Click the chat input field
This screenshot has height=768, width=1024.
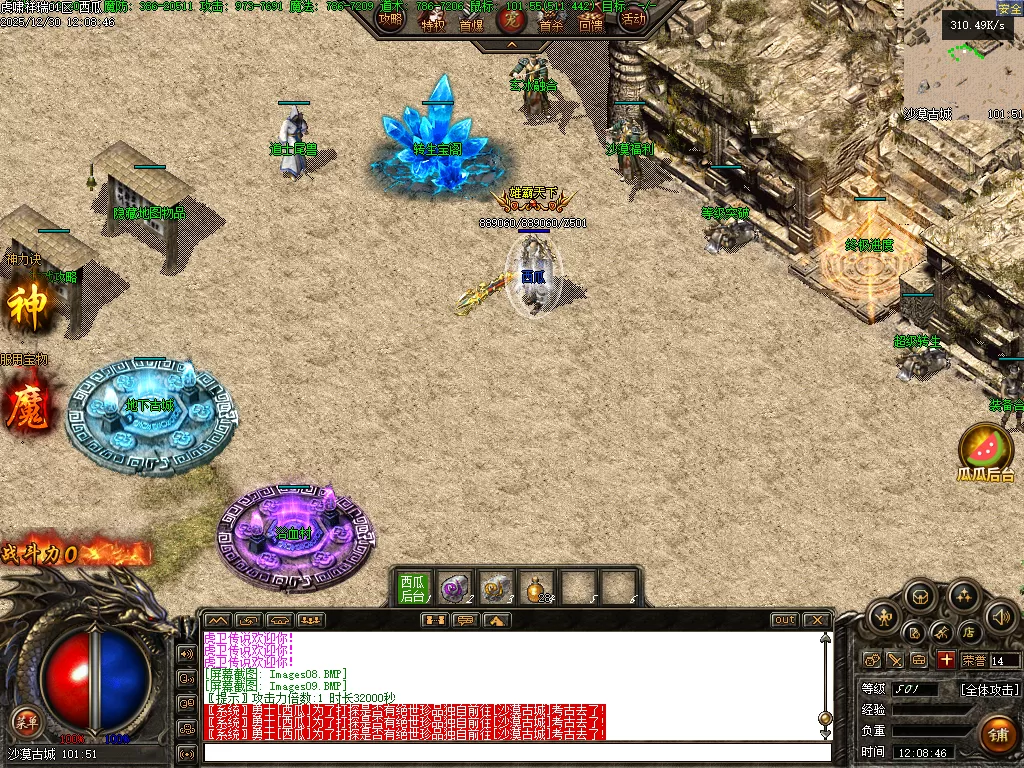pyautogui.click(x=515, y=752)
